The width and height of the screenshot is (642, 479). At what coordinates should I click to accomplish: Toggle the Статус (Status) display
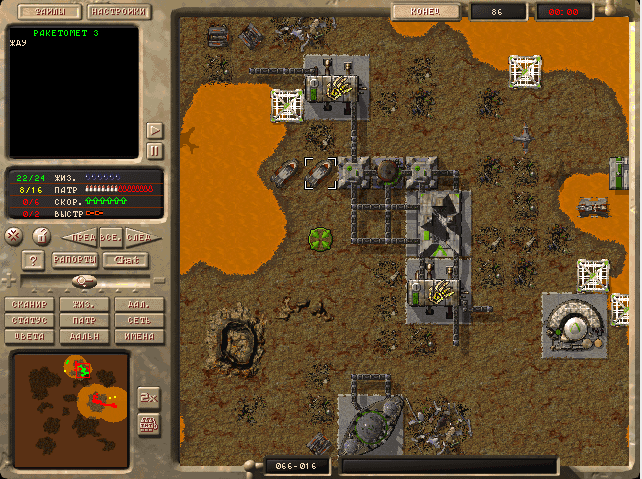click(x=28, y=320)
